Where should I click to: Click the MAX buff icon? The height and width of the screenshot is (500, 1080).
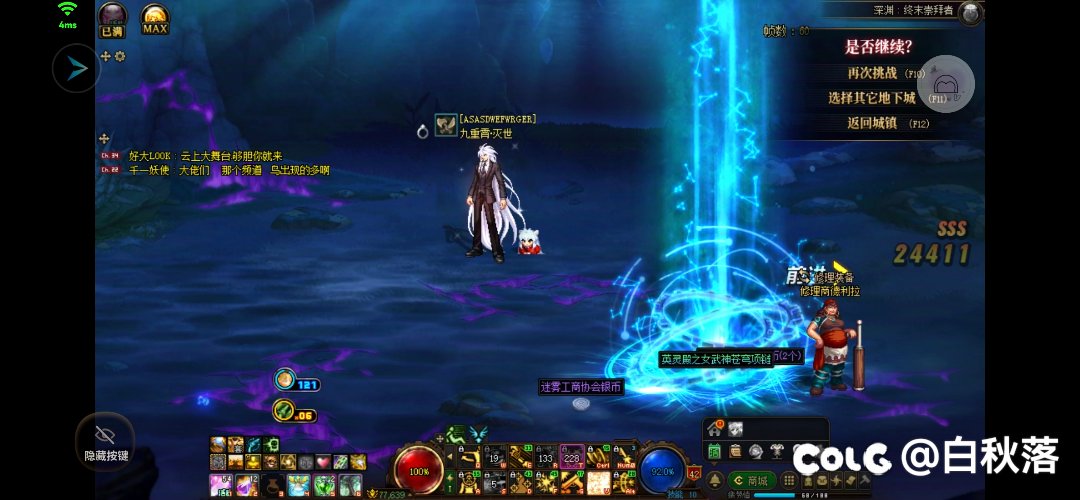[155, 18]
